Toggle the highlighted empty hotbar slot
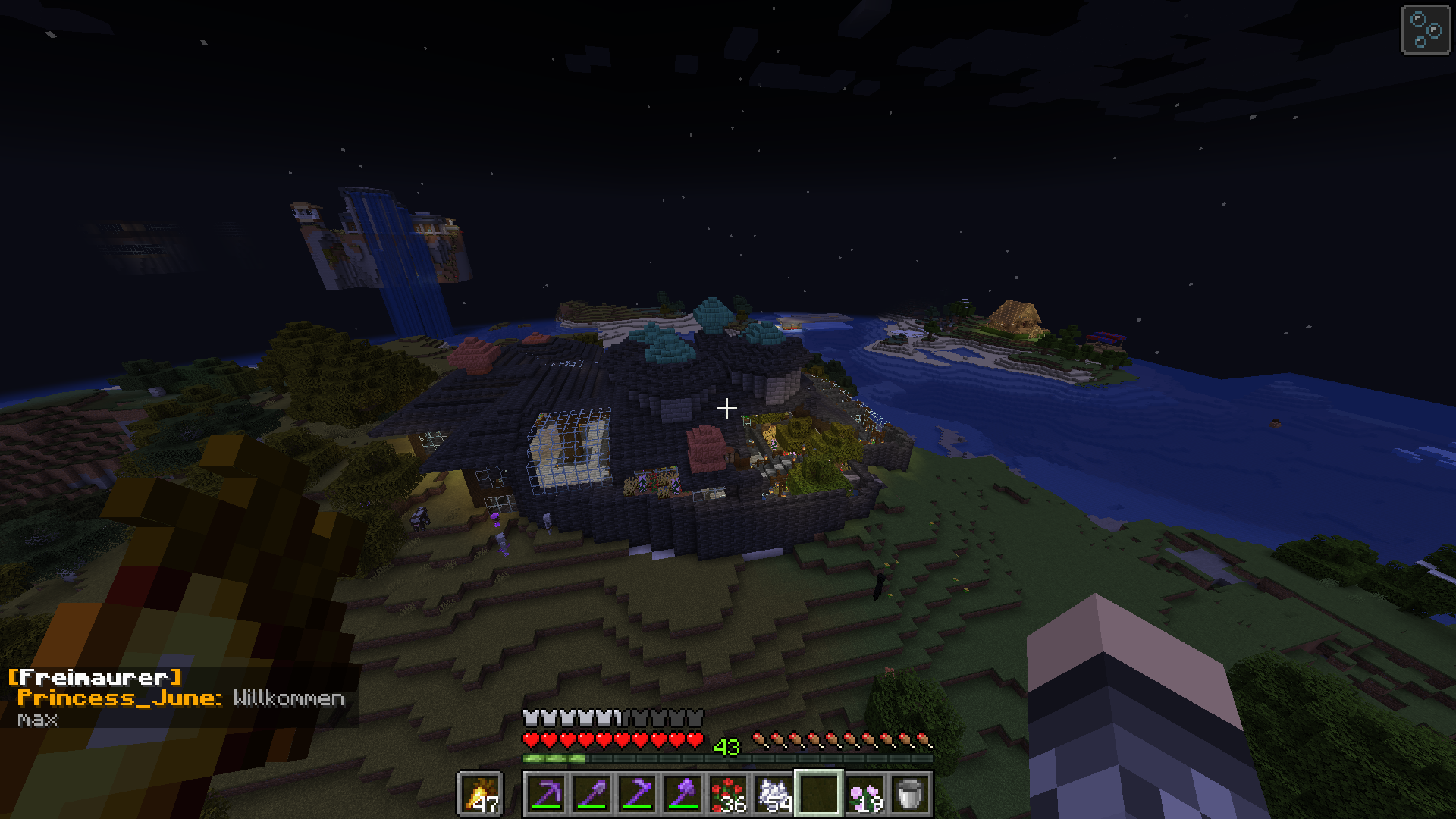 (818, 792)
